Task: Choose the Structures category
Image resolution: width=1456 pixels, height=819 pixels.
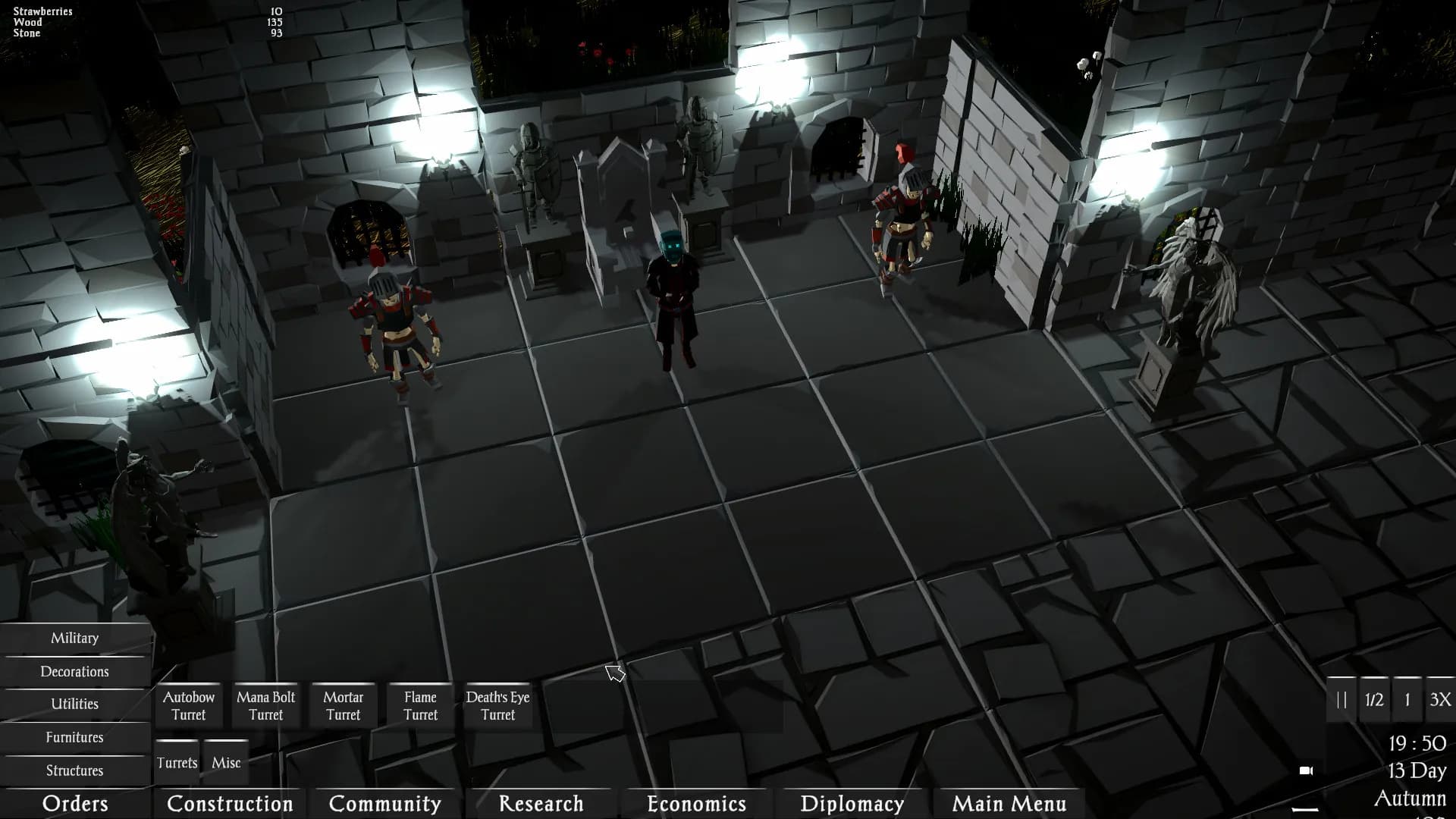Action: click(x=74, y=770)
